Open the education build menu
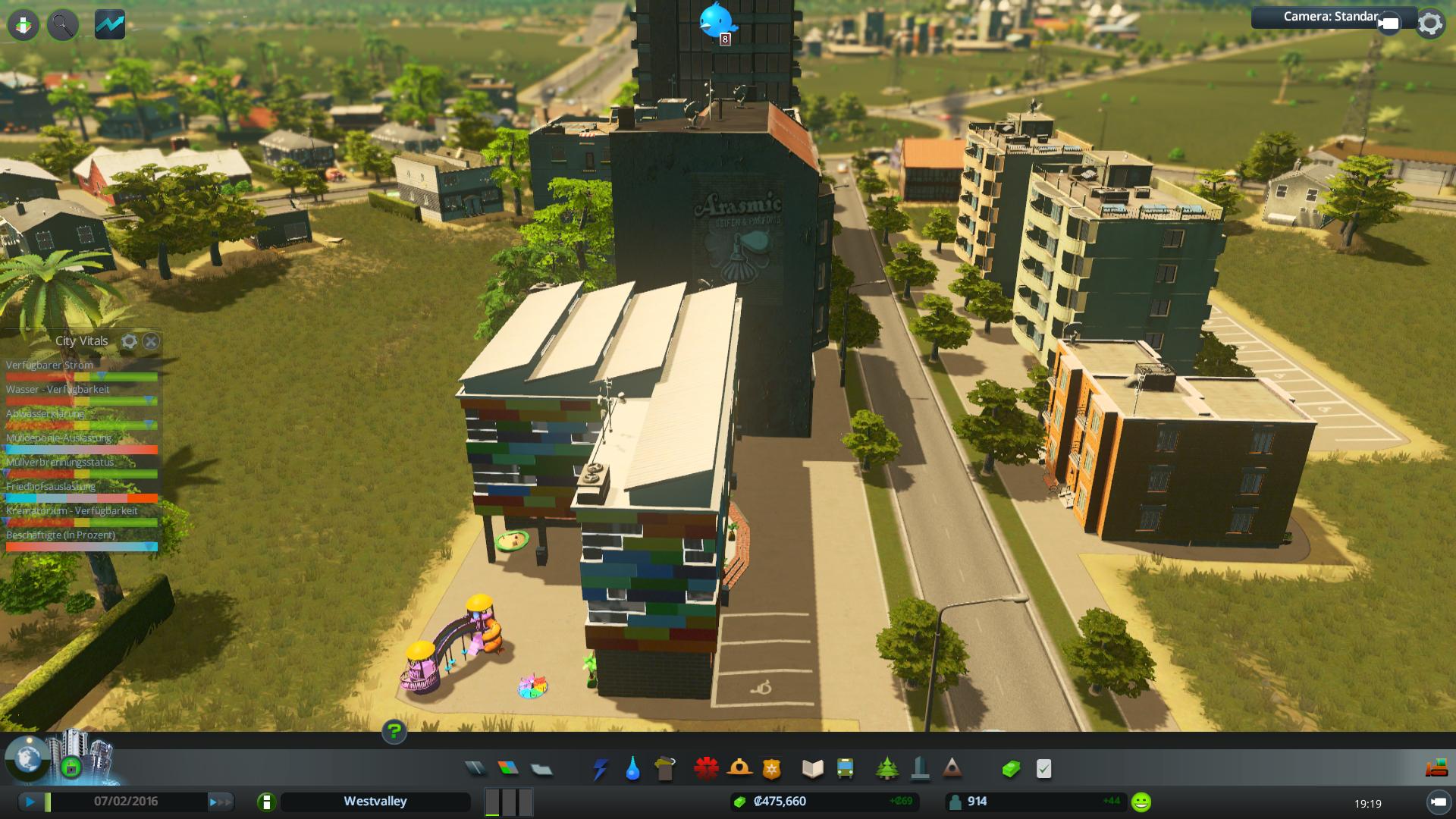The image size is (1456, 819). tap(812, 769)
